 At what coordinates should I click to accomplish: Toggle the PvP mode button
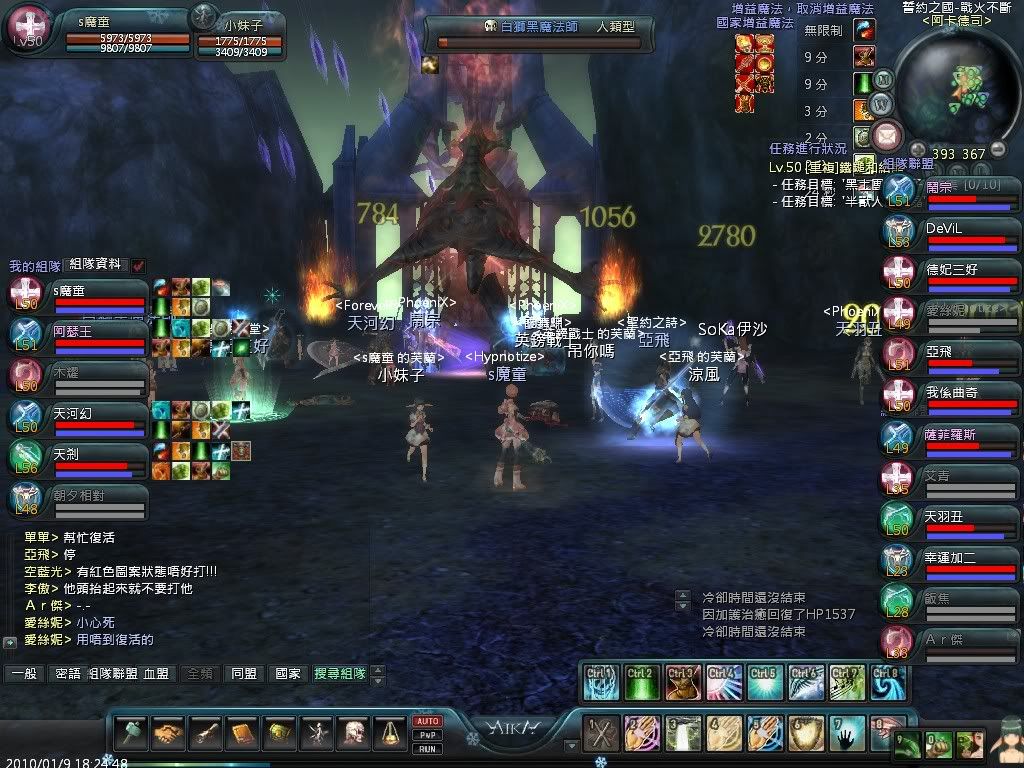(x=427, y=735)
